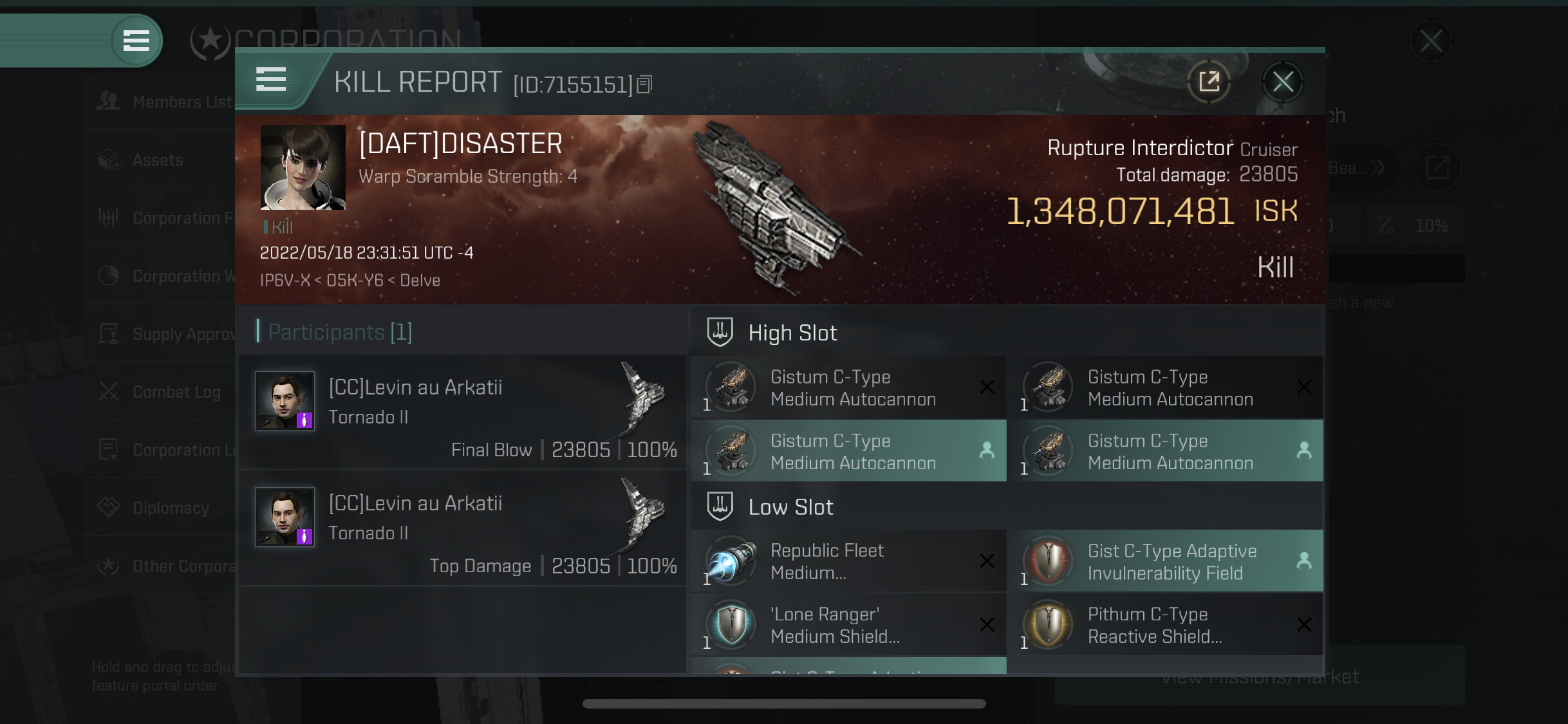This screenshot has height=724, width=1568.
Task: Open the main hamburger menu
Action: [x=136, y=41]
